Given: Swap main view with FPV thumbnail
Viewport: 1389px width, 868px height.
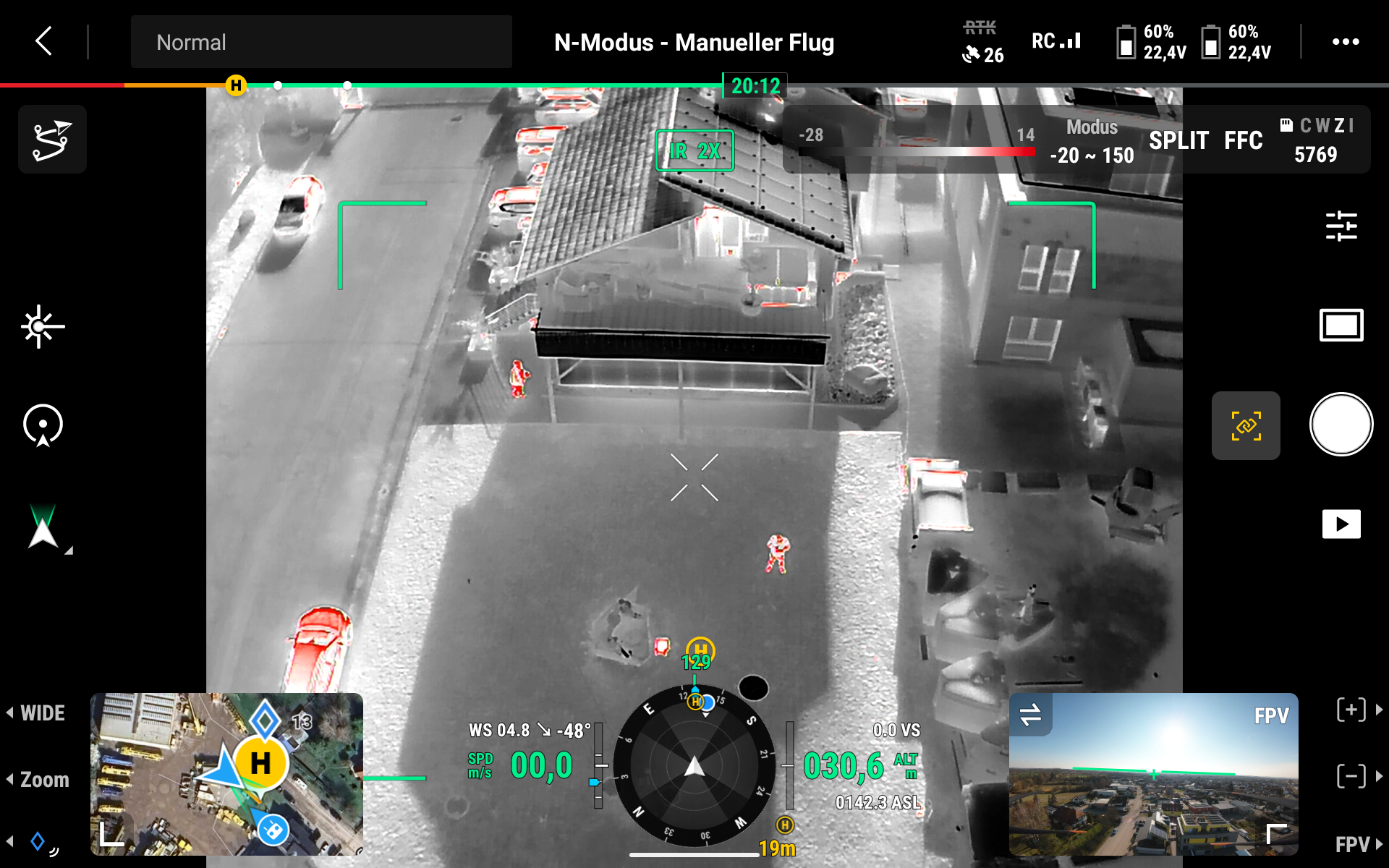Looking at the screenshot, I should (x=1030, y=715).
